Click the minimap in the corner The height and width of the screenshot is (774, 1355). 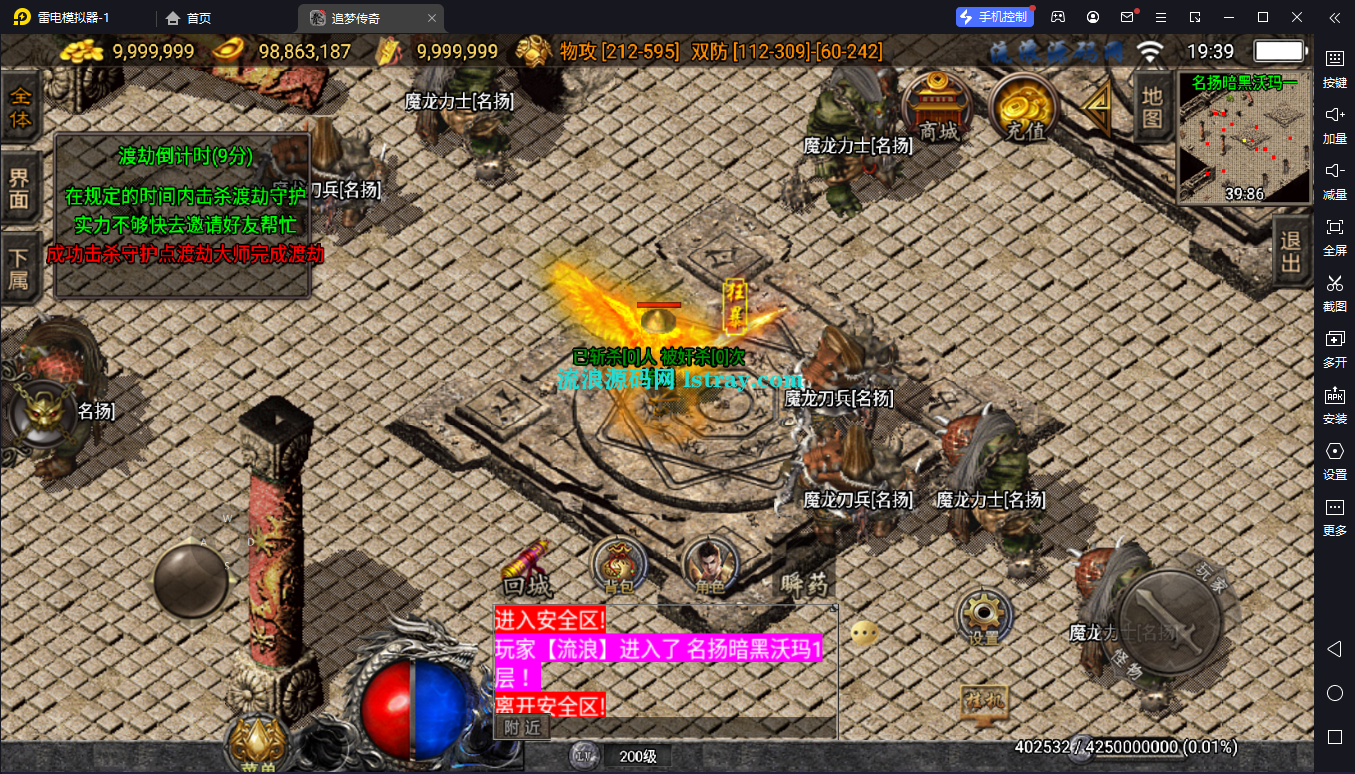click(1244, 137)
